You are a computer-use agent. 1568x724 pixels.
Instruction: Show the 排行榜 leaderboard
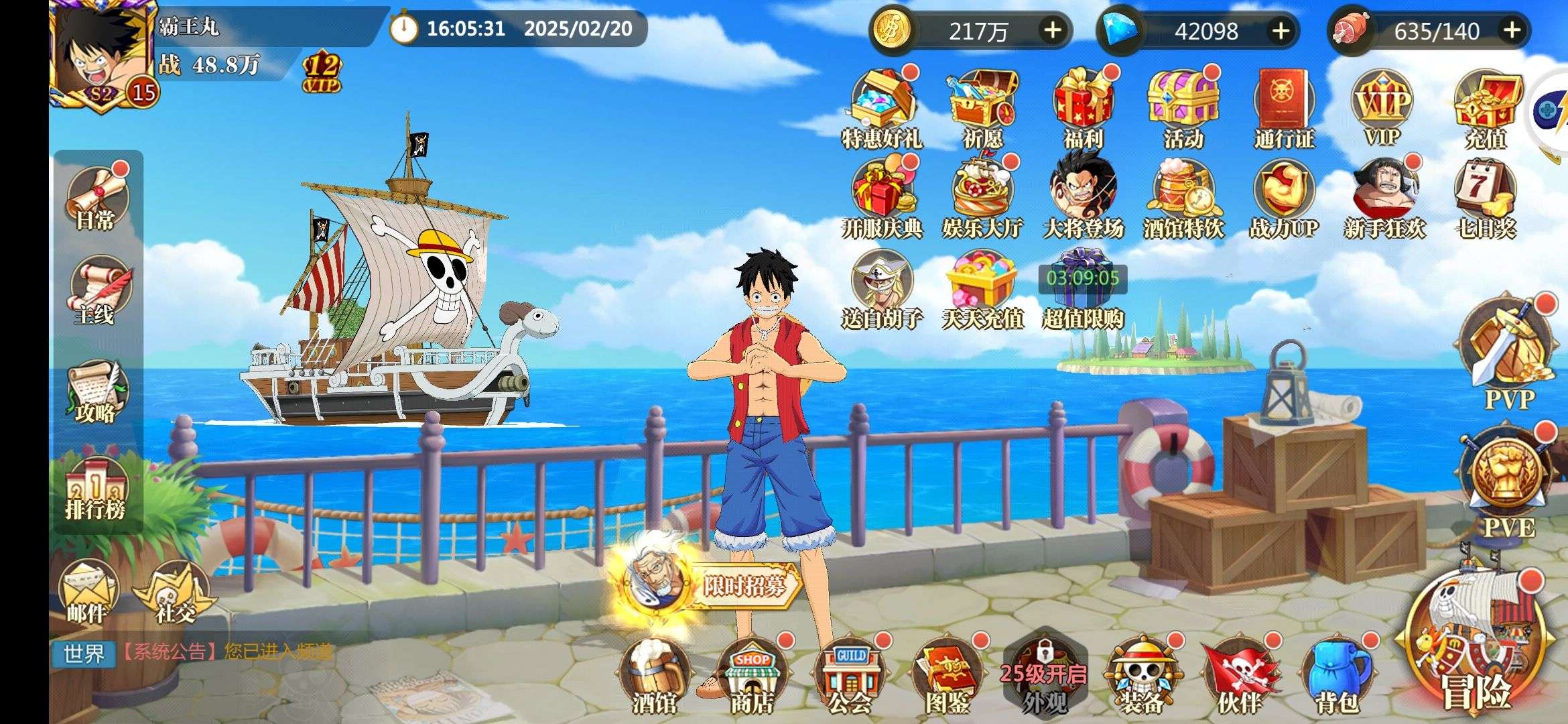pyautogui.click(x=96, y=491)
